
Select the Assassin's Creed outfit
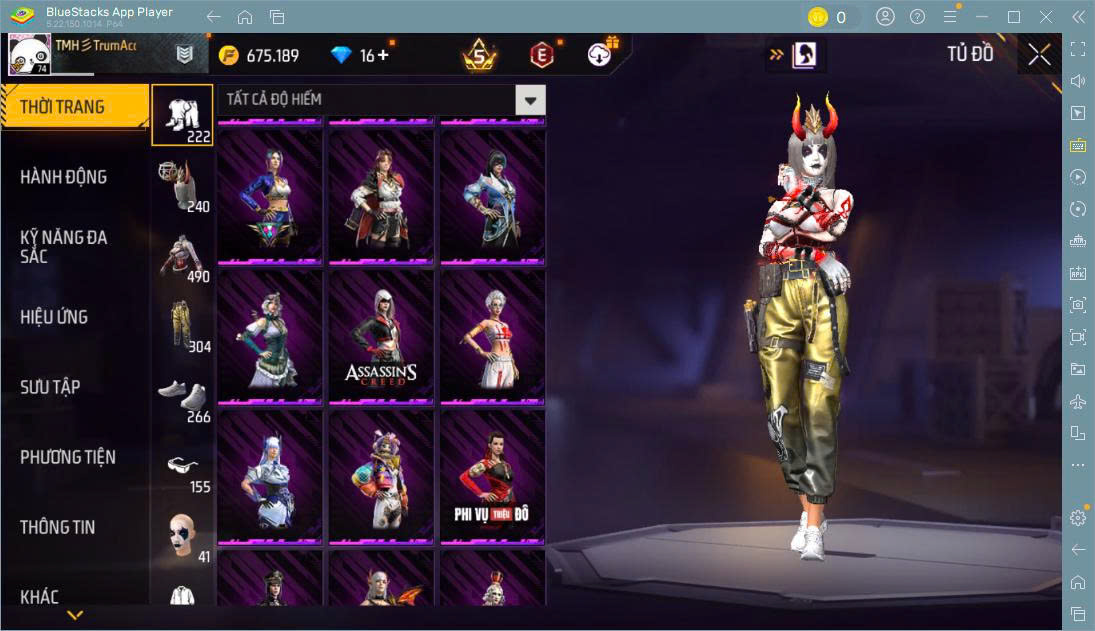click(x=381, y=335)
